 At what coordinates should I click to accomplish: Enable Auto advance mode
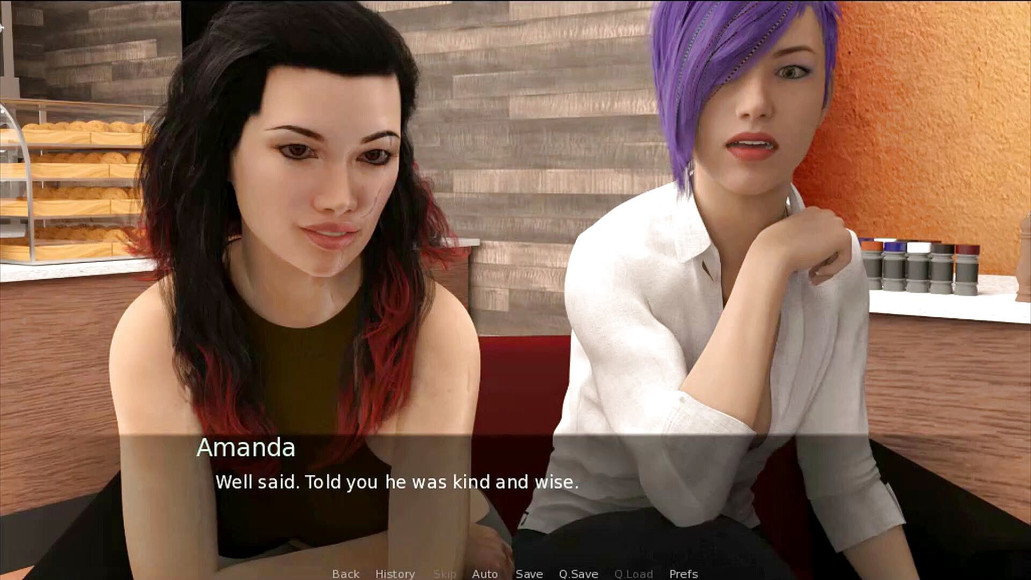pyautogui.click(x=485, y=574)
